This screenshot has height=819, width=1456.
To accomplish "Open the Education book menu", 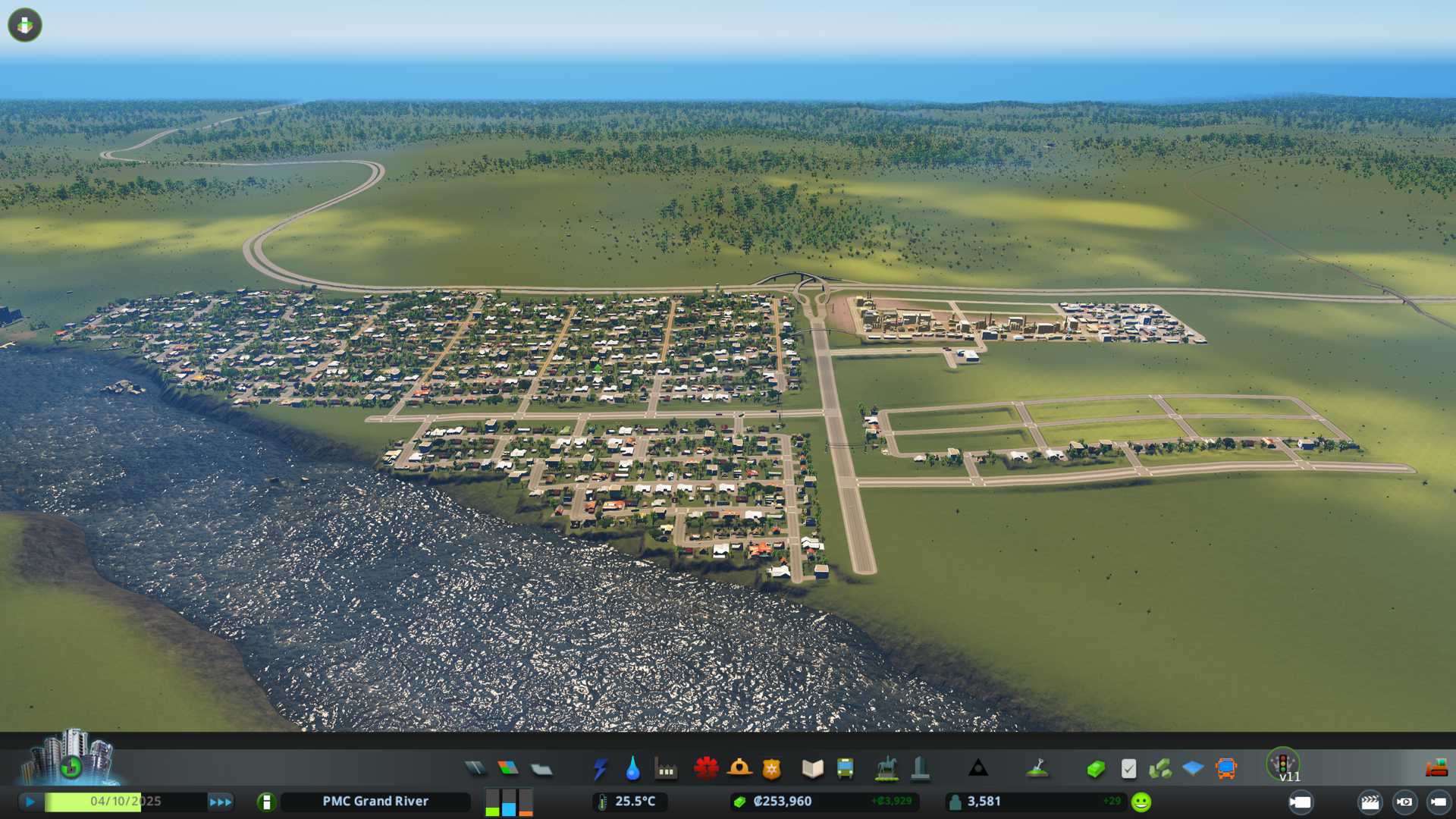I will (x=812, y=769).
